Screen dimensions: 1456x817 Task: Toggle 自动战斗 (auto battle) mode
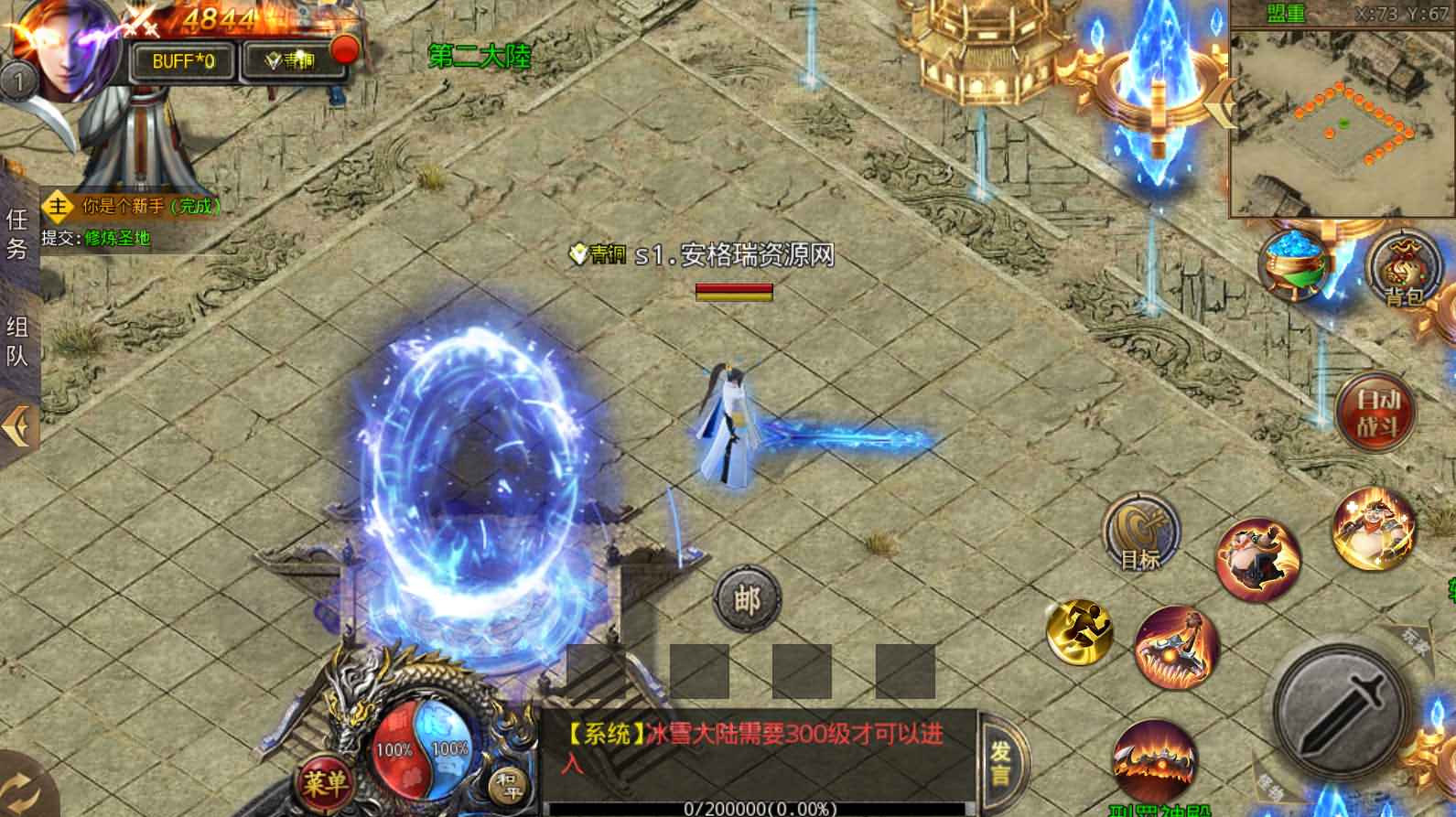(1375, 414)
